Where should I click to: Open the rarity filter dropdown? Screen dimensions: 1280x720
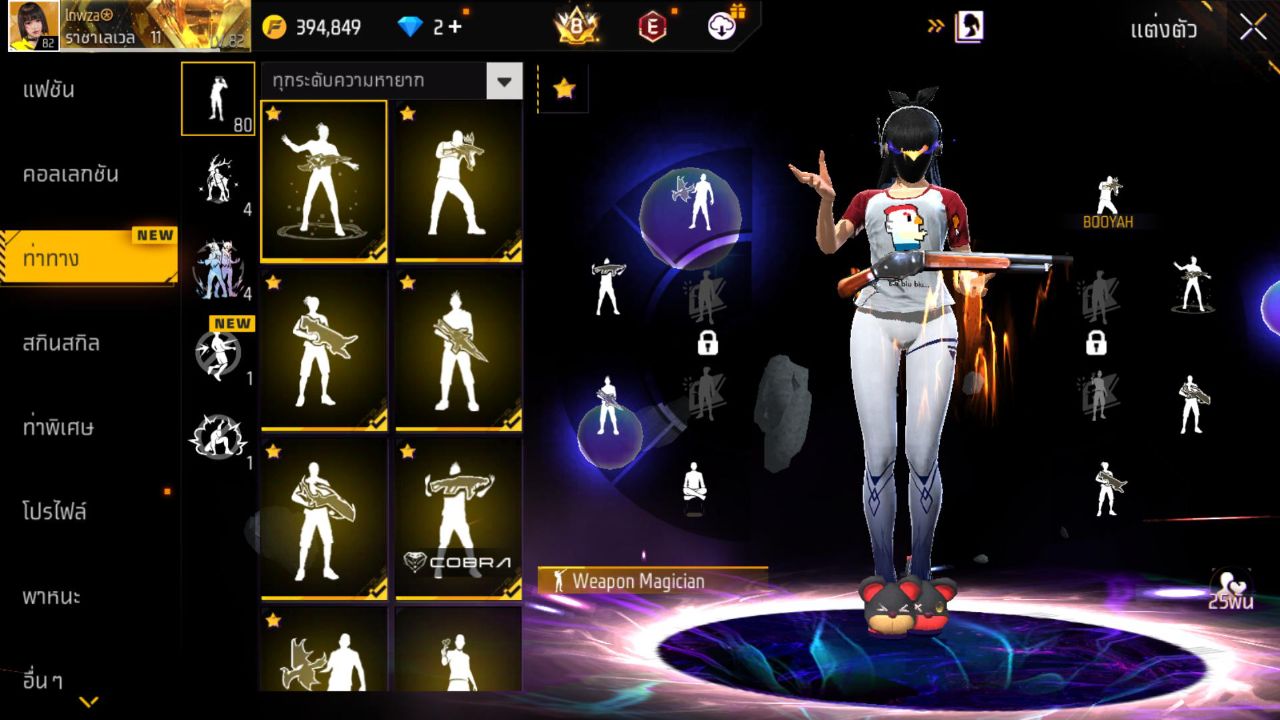coord(506,81)
